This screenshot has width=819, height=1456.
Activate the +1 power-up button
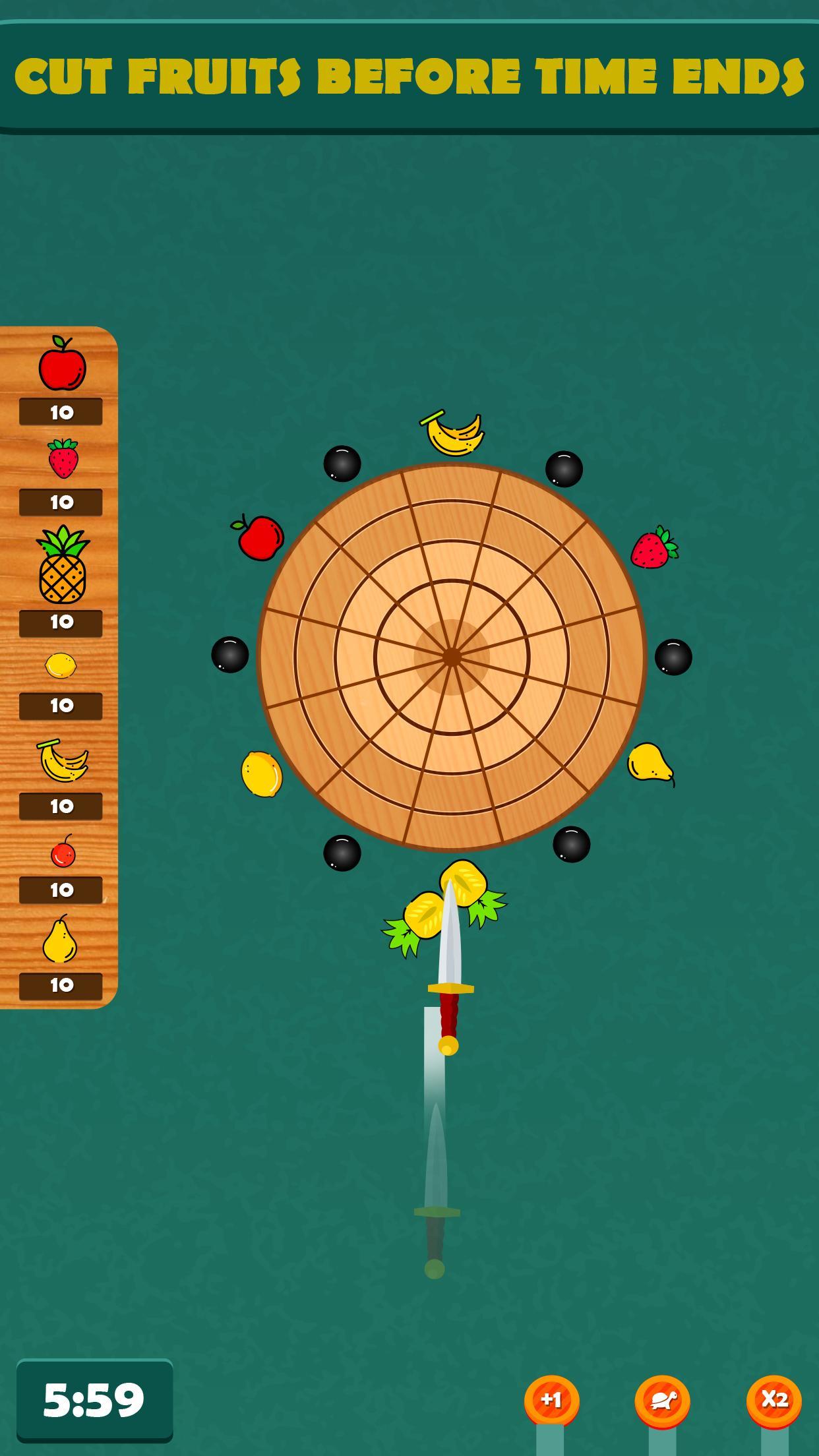pyautogui.click(x=551, y=1399)
